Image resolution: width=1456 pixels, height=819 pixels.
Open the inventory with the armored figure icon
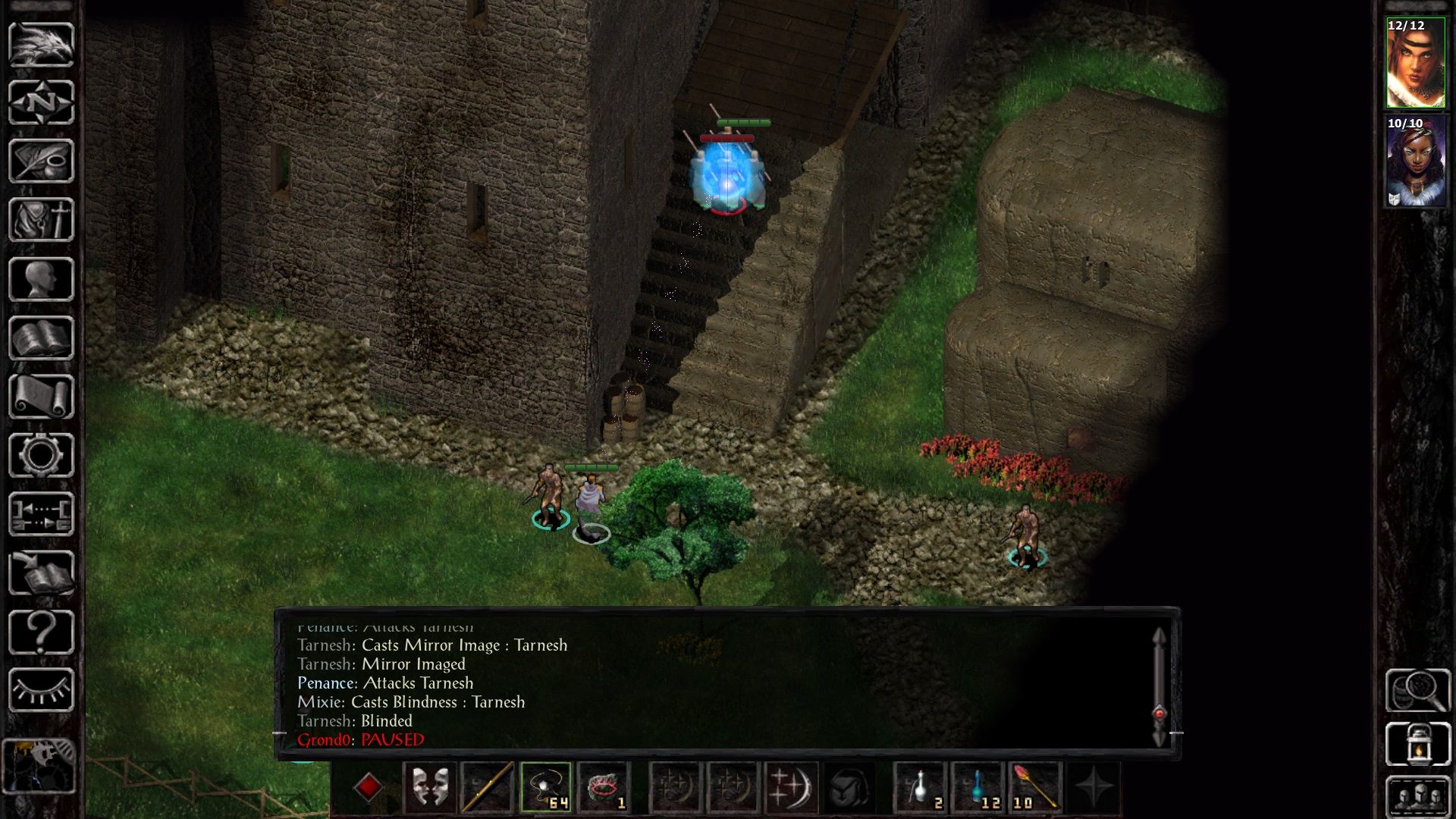point(42,220)
